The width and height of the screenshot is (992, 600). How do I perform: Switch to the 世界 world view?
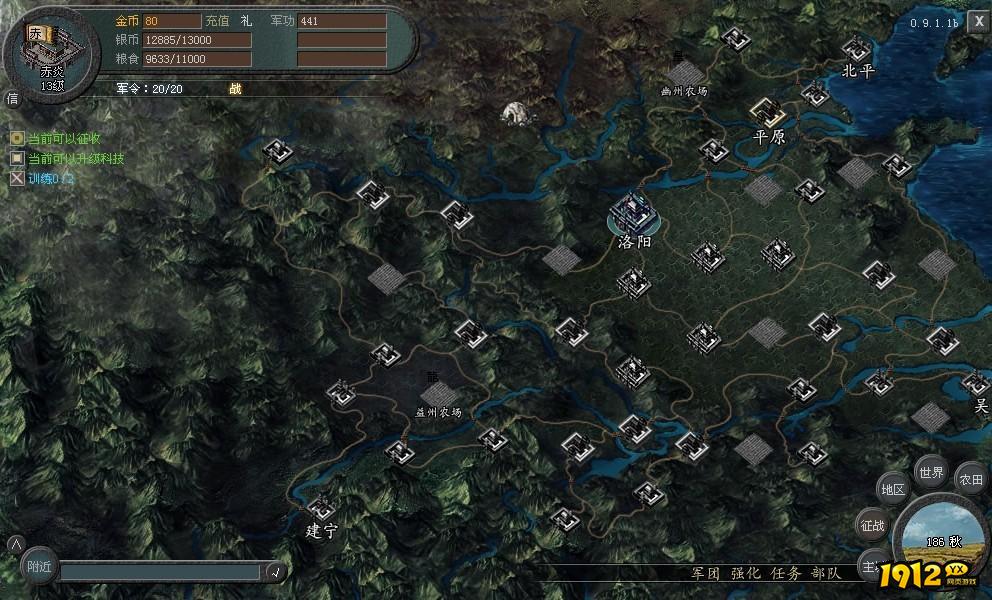coord(931,473)
